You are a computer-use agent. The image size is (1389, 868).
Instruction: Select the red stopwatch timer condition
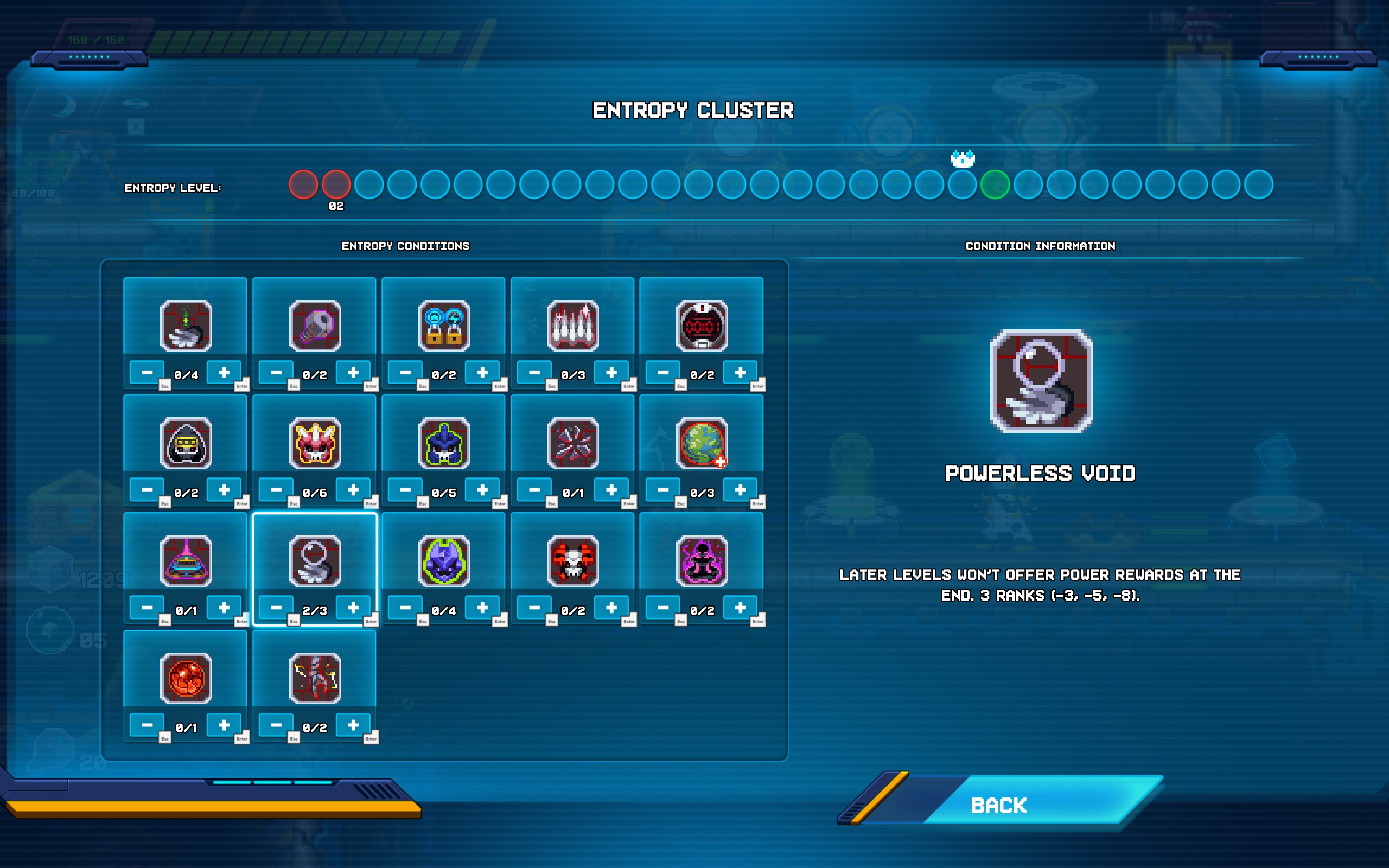click(702, 325)
